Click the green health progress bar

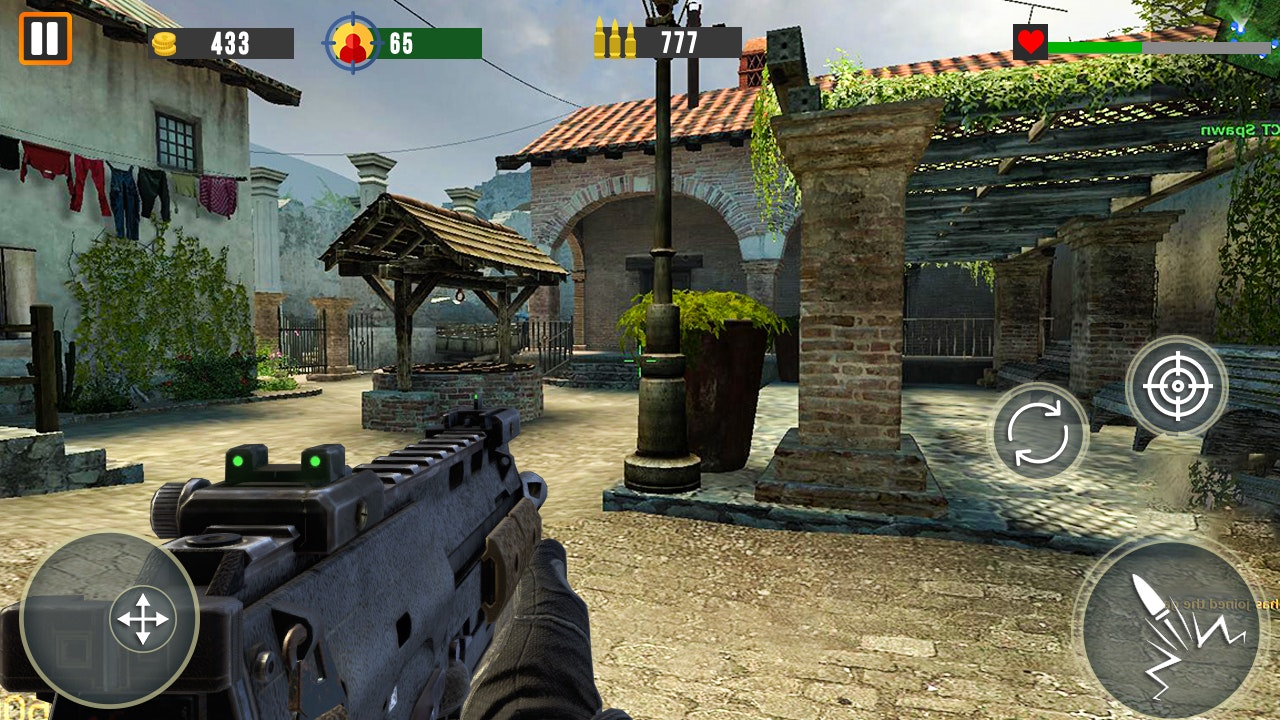click(1095, 45)
